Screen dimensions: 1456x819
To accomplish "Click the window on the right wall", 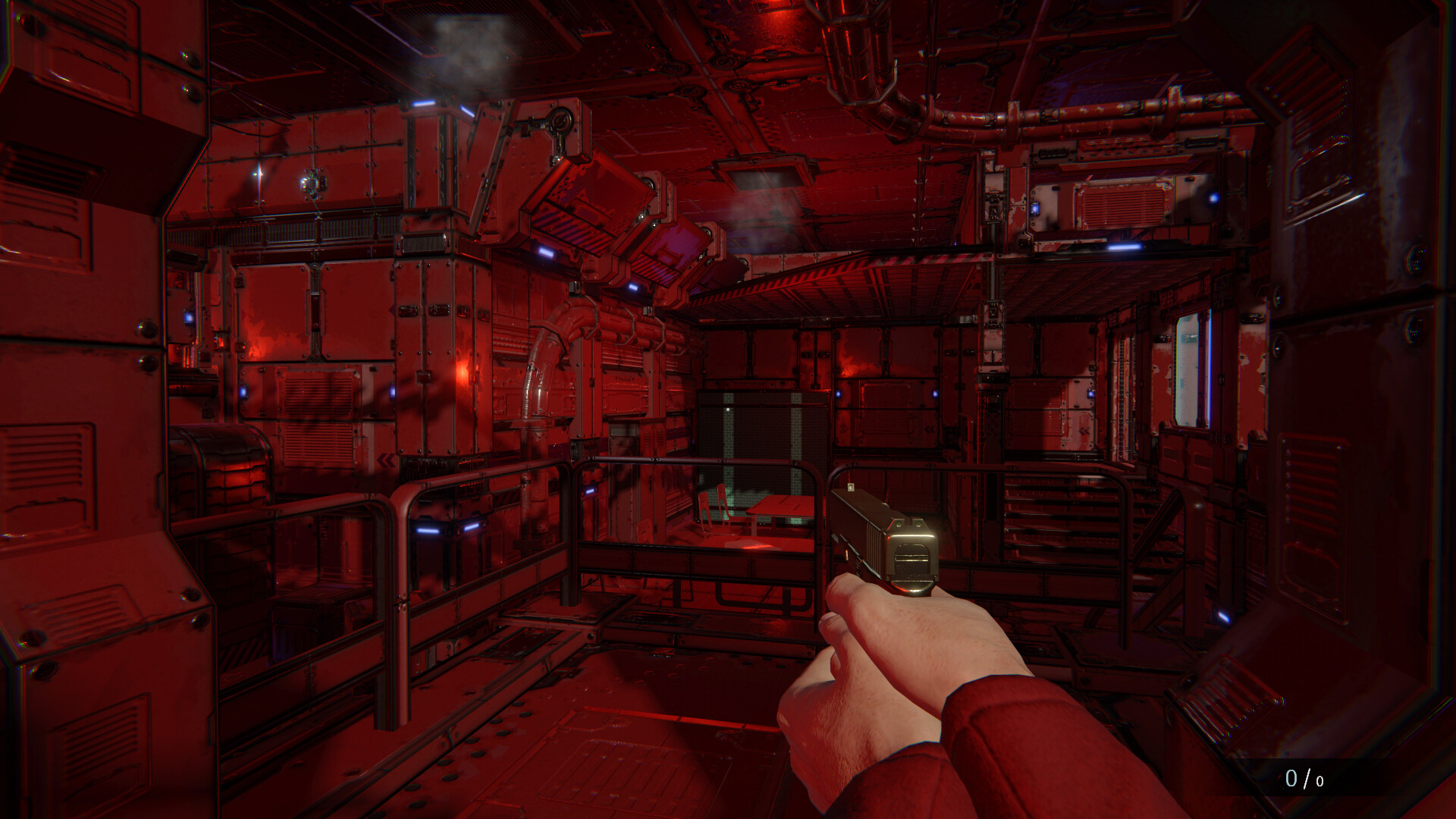I will 1188,356.
